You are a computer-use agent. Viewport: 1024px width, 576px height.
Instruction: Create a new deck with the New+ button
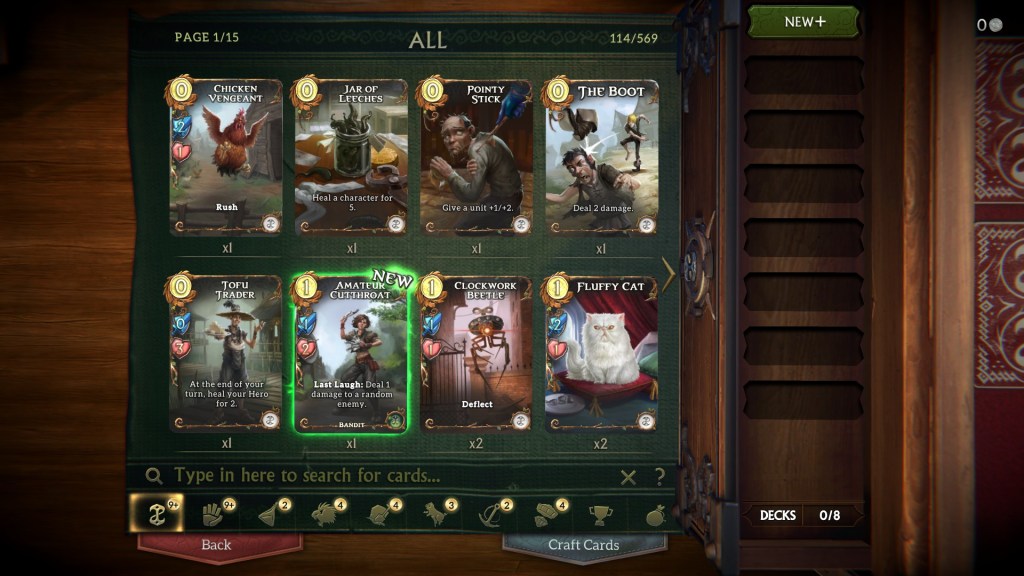point(803,22)
